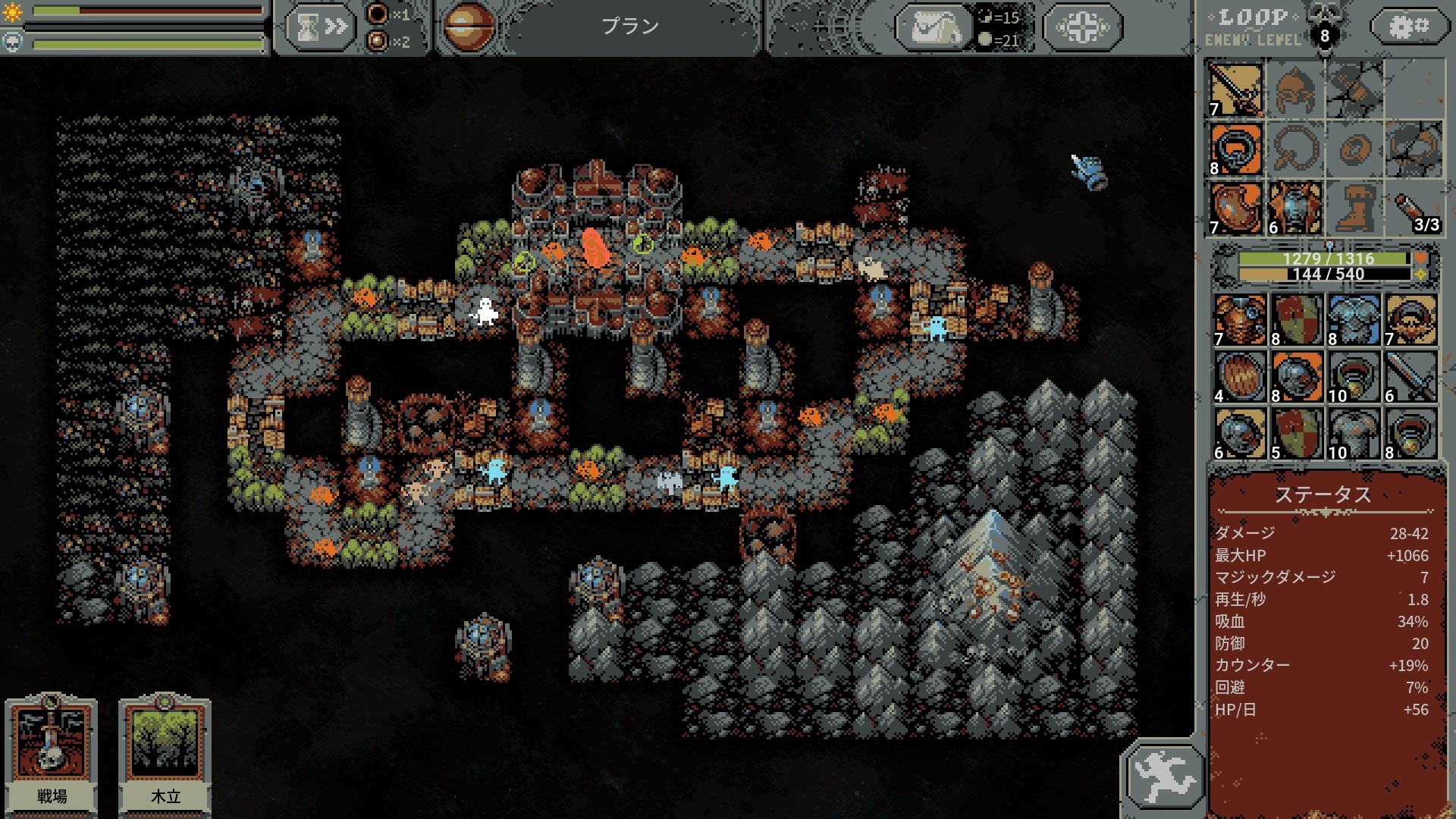Select the equipped level 7 sword

pos(1235,90)
